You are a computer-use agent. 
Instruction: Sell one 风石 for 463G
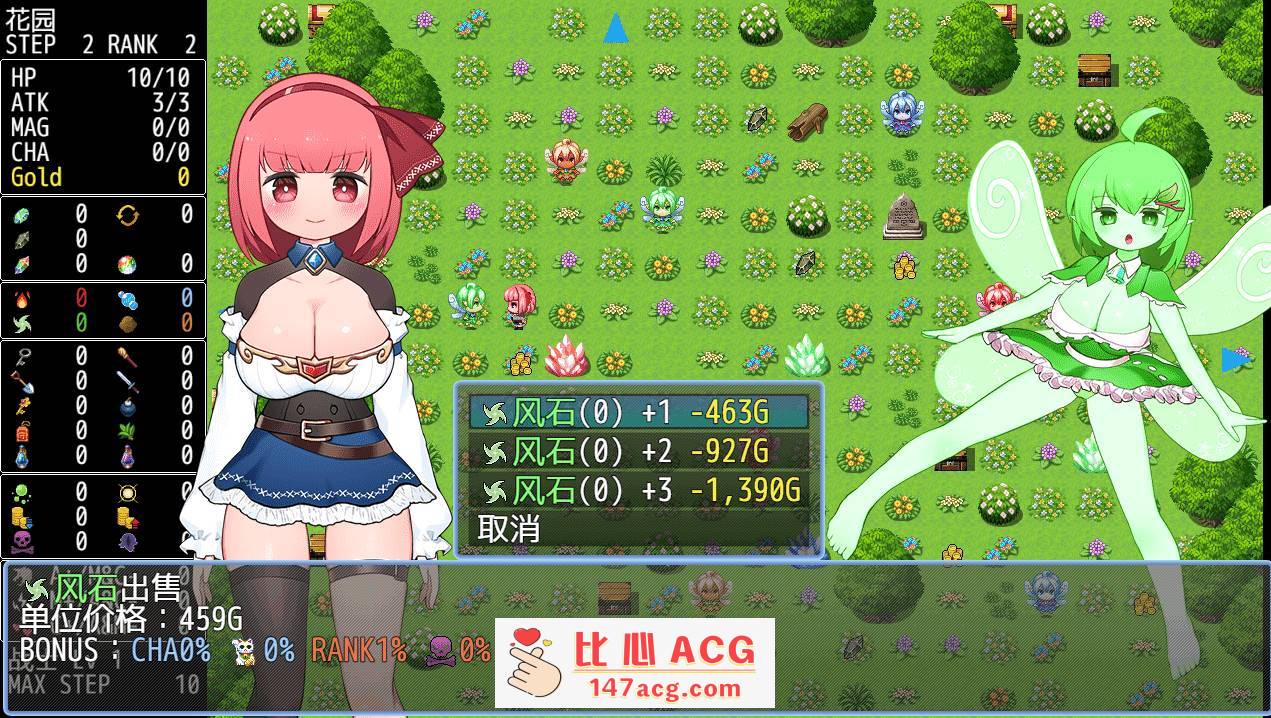(638, 412)
